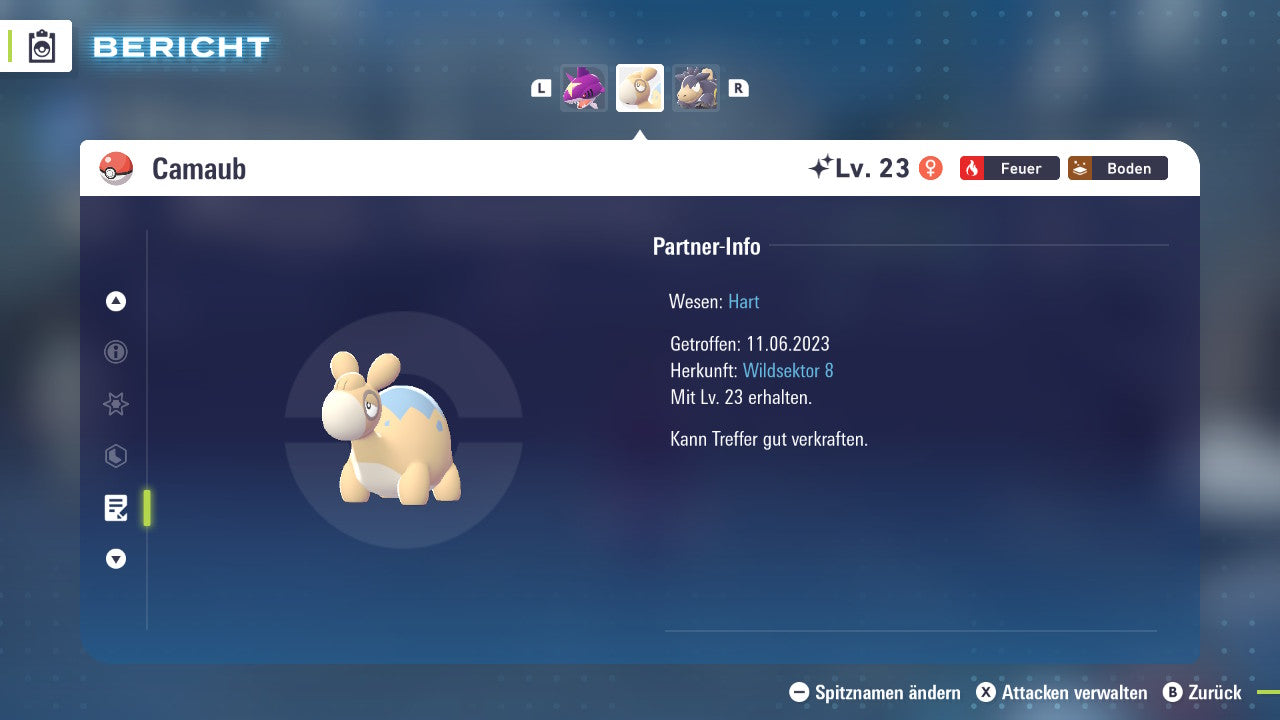The image size is (1280, 720).
Task: Click the hexagon clock icon in the sidebar
Action: pyautogui.click(x=115, y=456)
